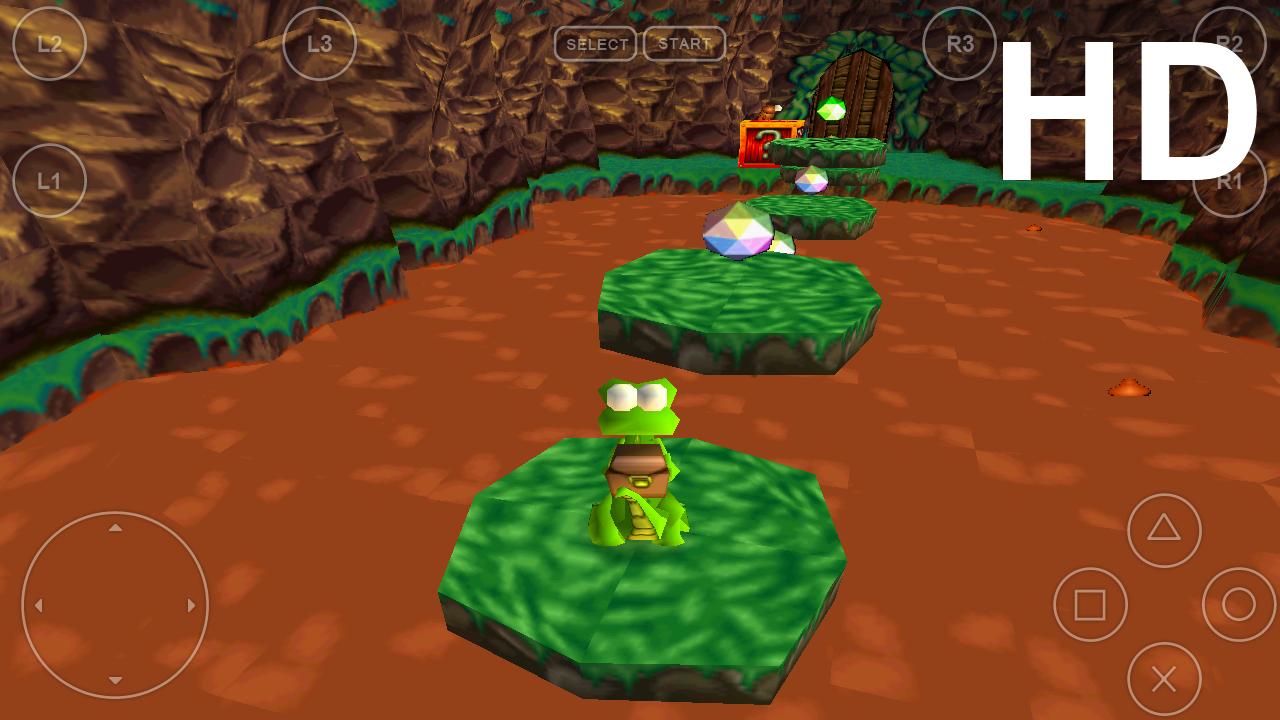This screenshot has height=720, width=1280.
Task: Tap the triangle action button
Action: click(x=1164, y=530)
